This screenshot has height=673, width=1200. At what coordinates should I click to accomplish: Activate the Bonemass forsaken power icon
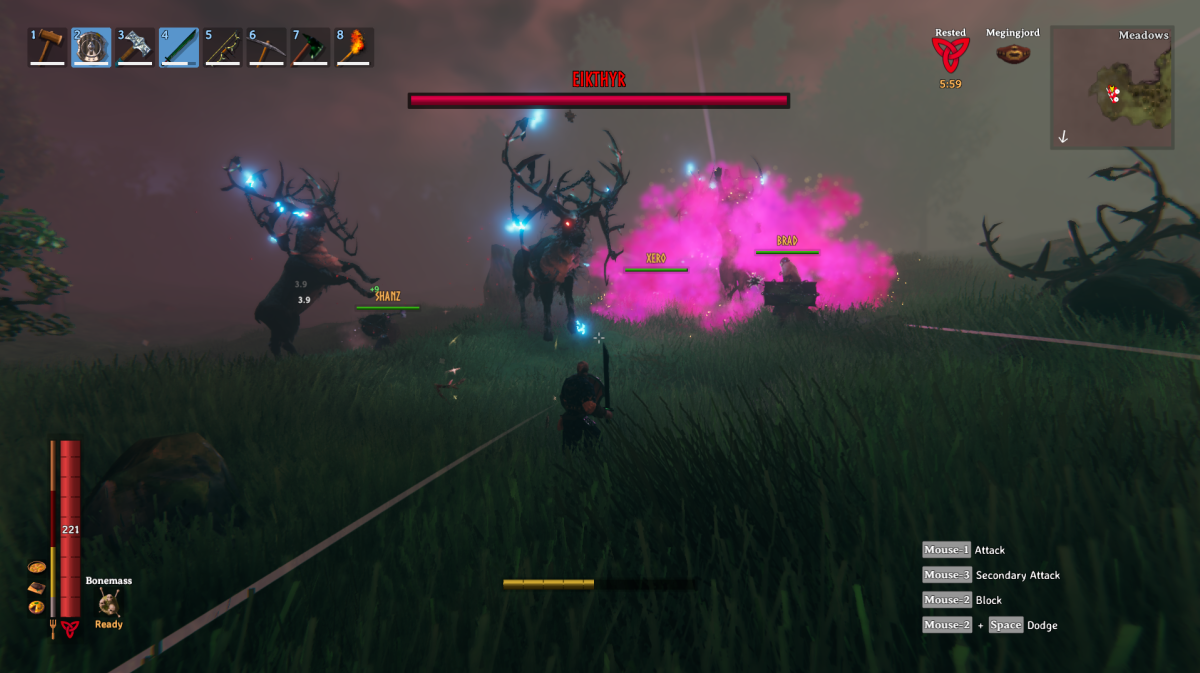point(109,602)
